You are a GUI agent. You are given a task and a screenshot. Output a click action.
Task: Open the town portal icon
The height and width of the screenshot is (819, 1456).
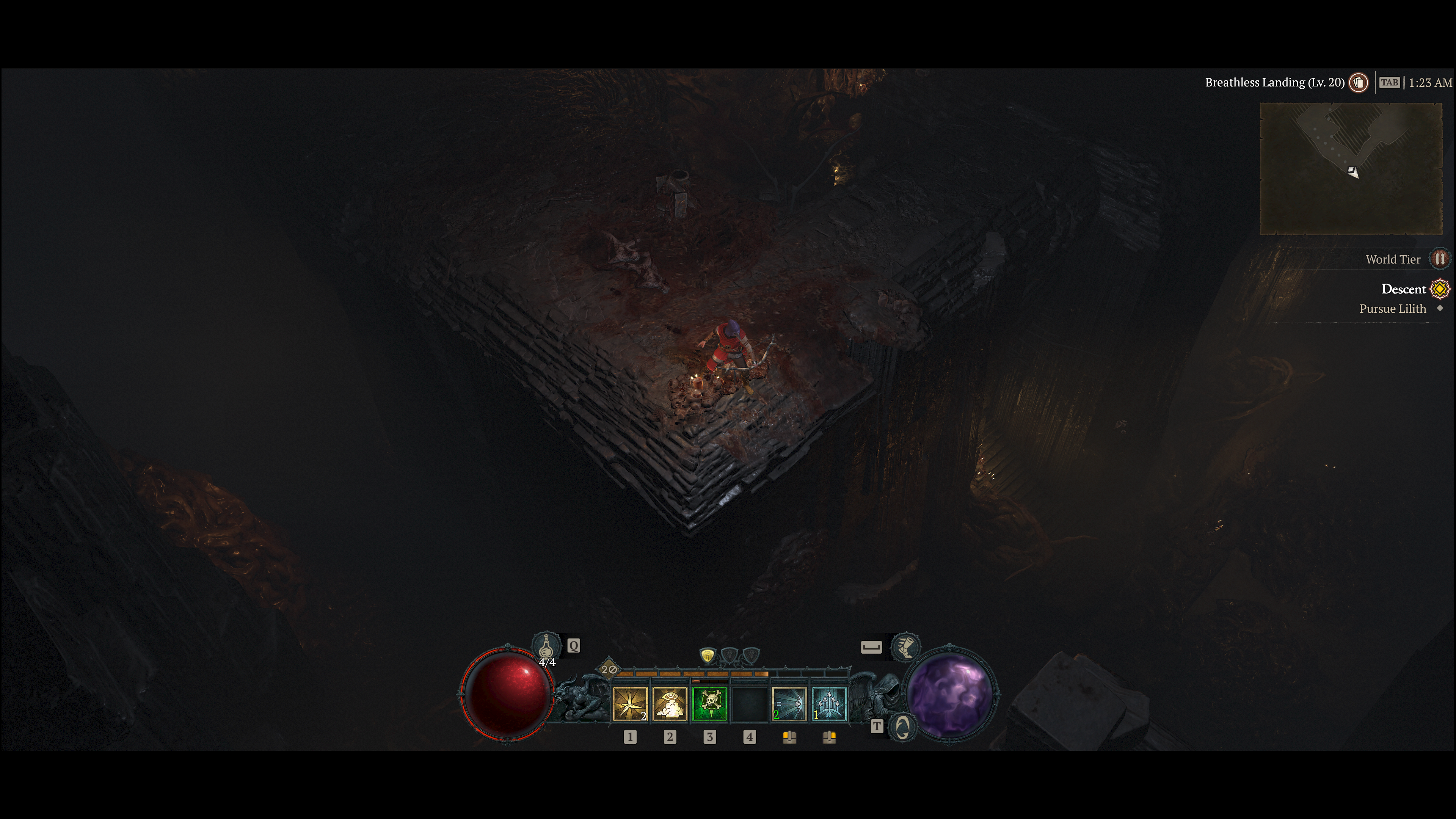pos(903,727)
